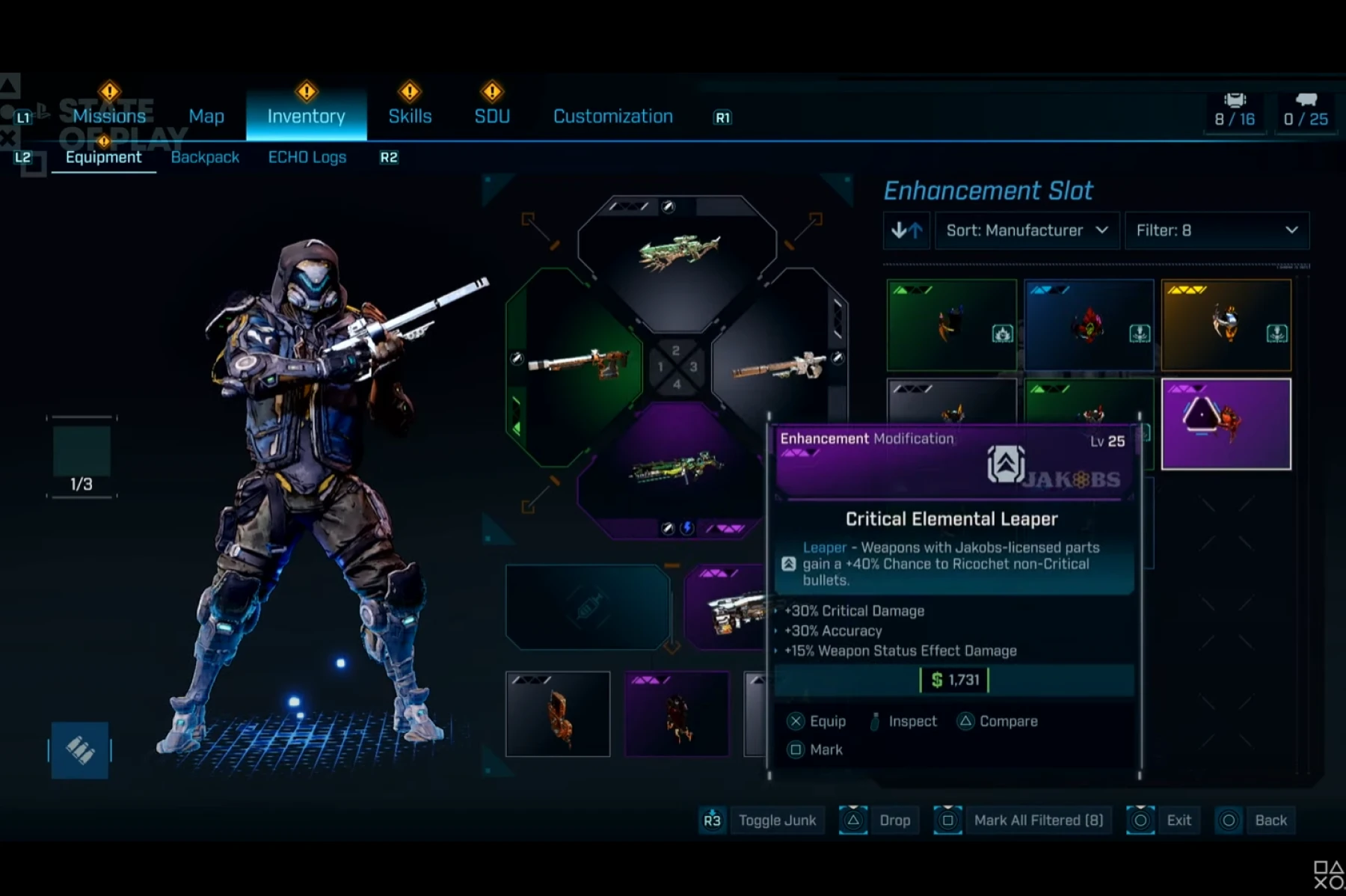Switch to the Map tab
1346x896 pixels.
tap(206, 116)
